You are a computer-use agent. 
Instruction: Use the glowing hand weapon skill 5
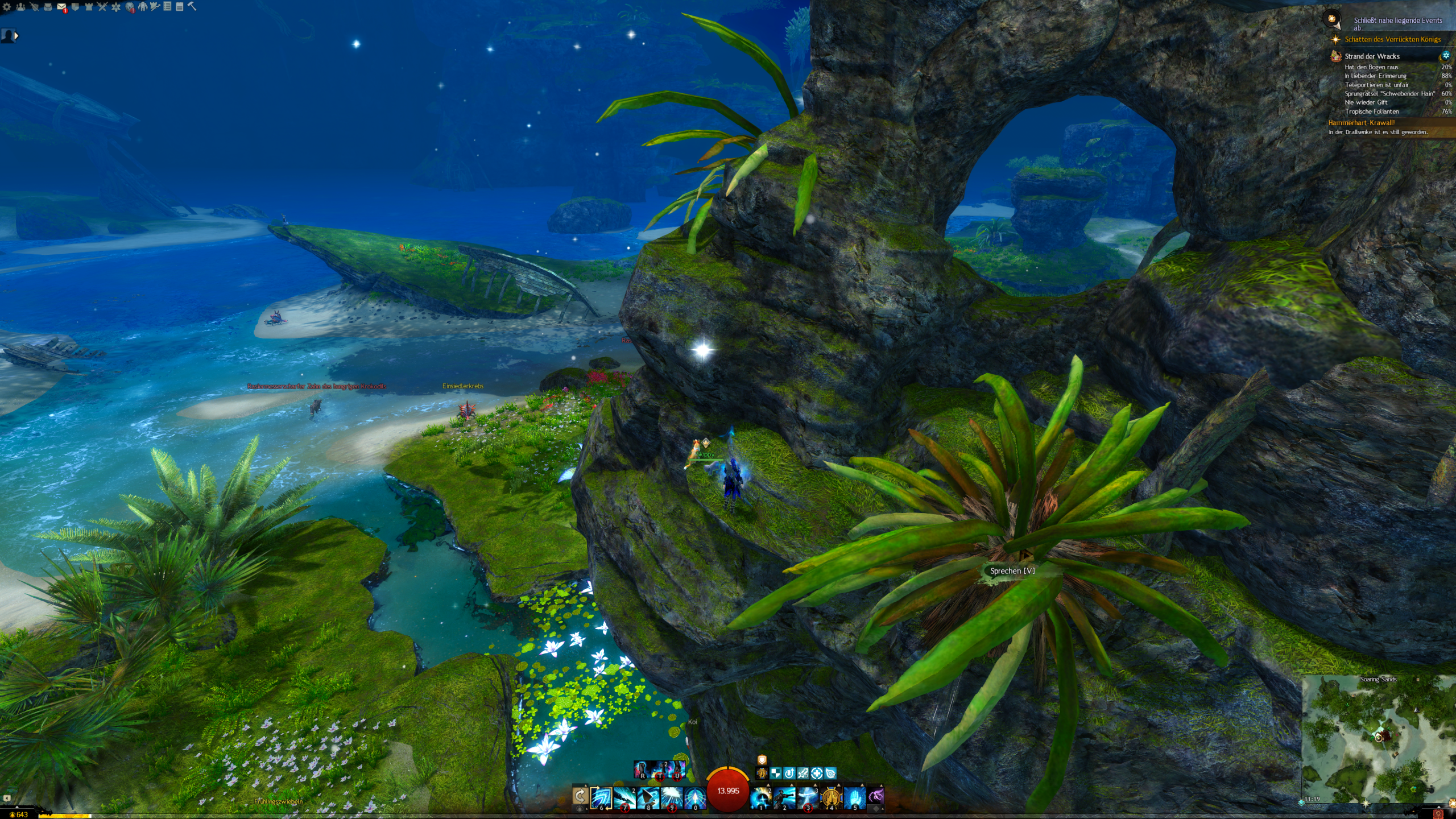pos(854,798)
